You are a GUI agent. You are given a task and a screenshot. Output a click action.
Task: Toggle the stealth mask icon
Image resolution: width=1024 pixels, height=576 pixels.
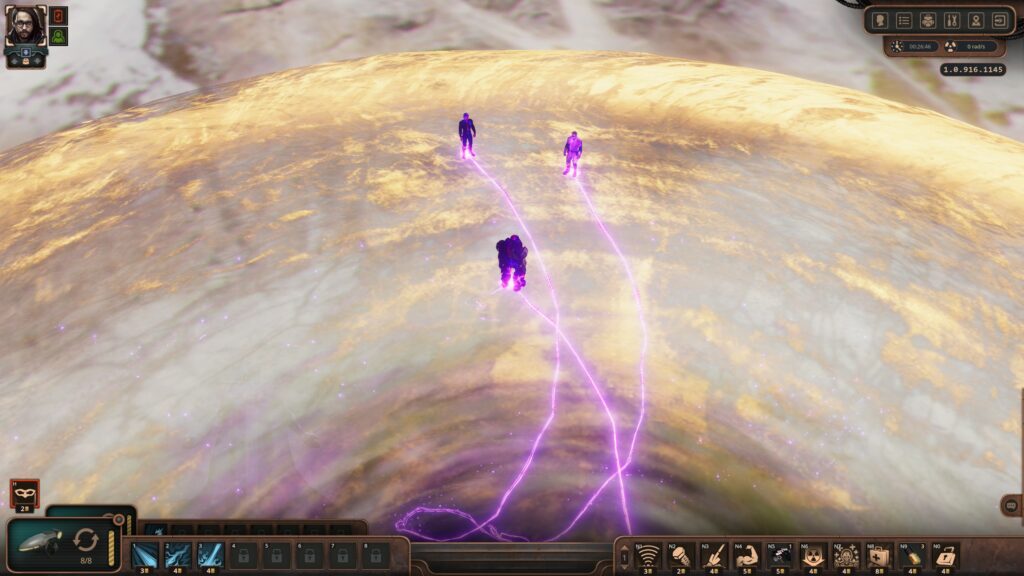click(24, 492)
